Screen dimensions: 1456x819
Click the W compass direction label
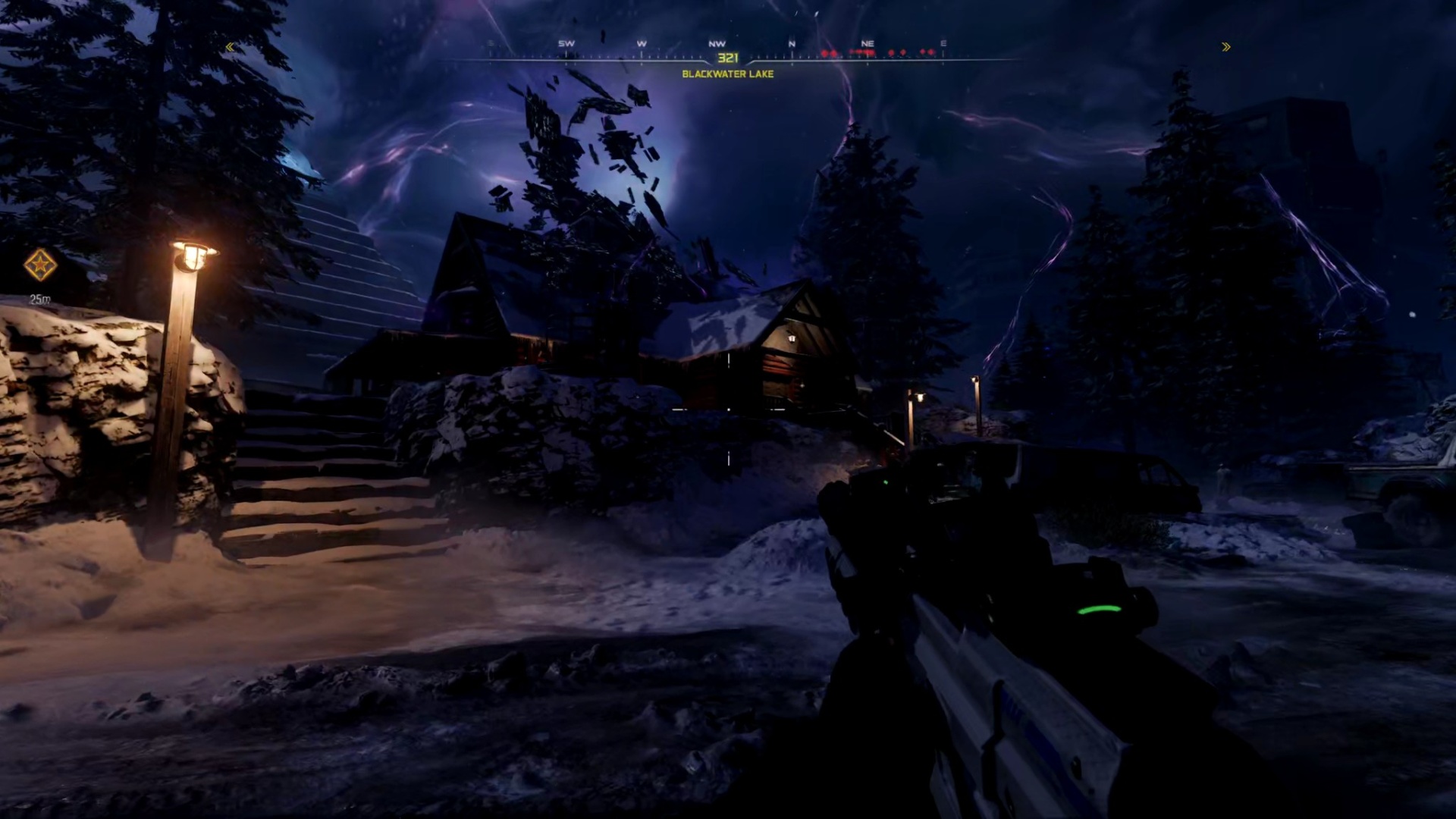[x=642, y=43]
